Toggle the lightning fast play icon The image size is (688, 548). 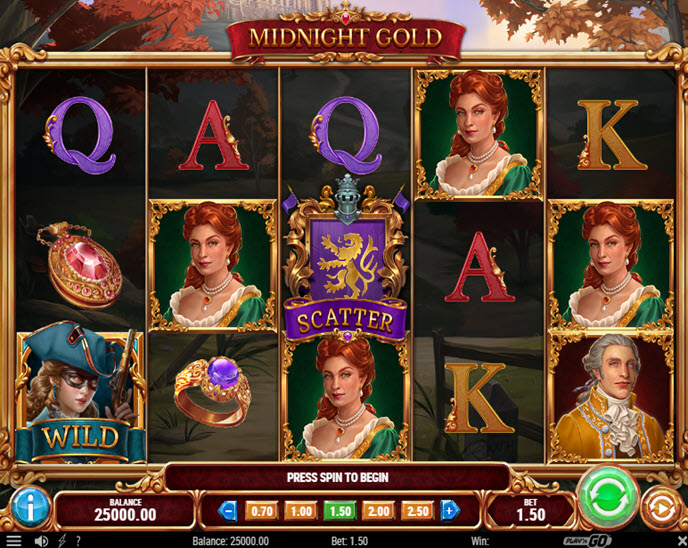coord(61,541)
